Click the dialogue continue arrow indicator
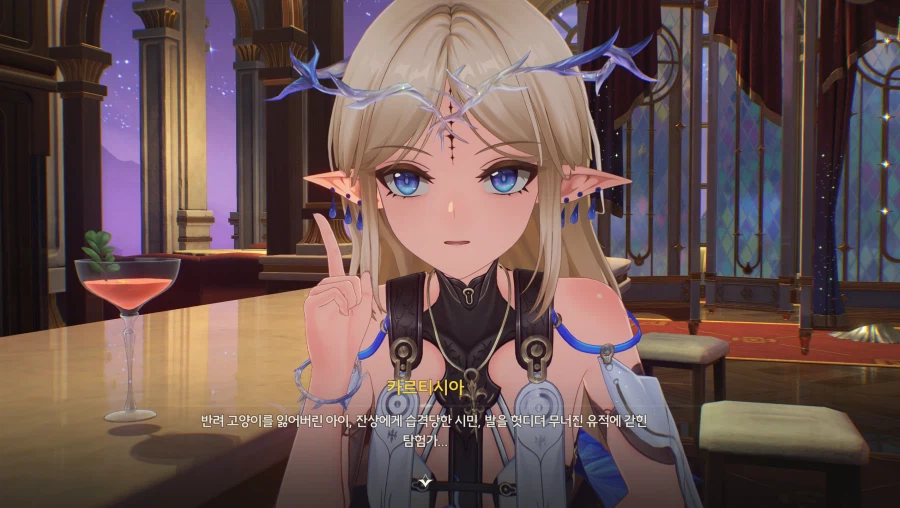 425,481
